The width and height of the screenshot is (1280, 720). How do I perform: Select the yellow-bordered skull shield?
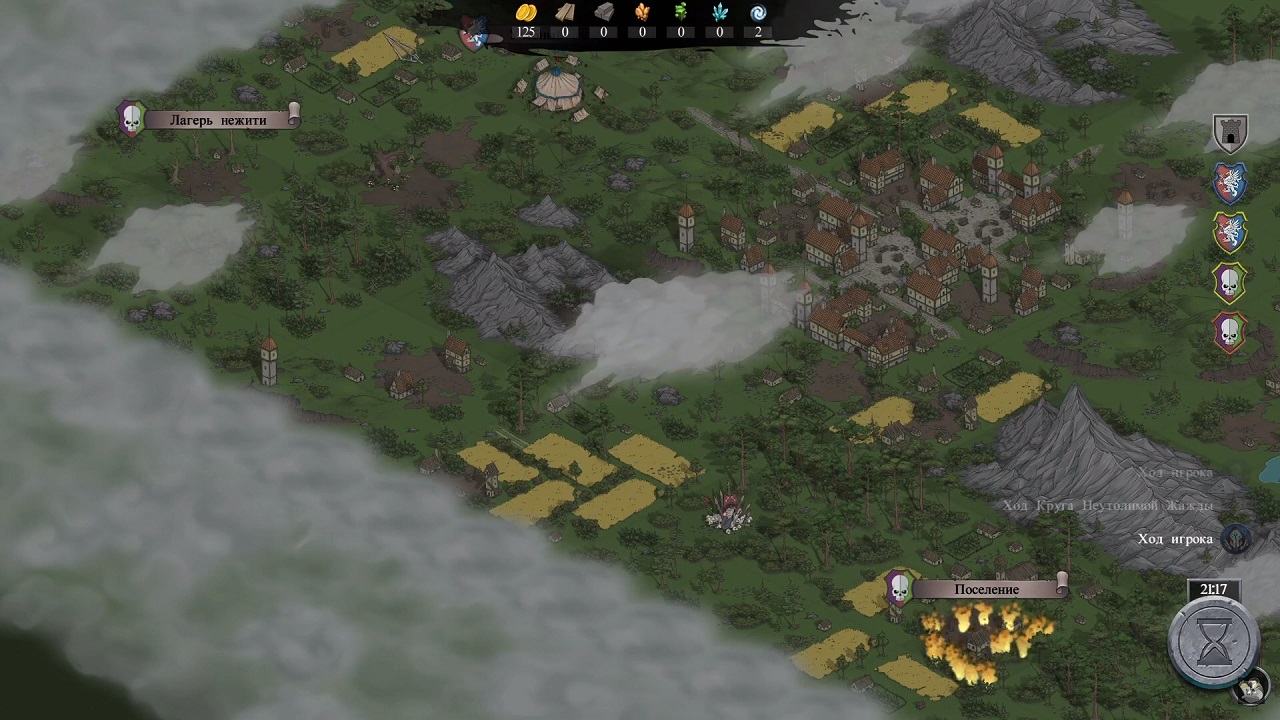1230,282
